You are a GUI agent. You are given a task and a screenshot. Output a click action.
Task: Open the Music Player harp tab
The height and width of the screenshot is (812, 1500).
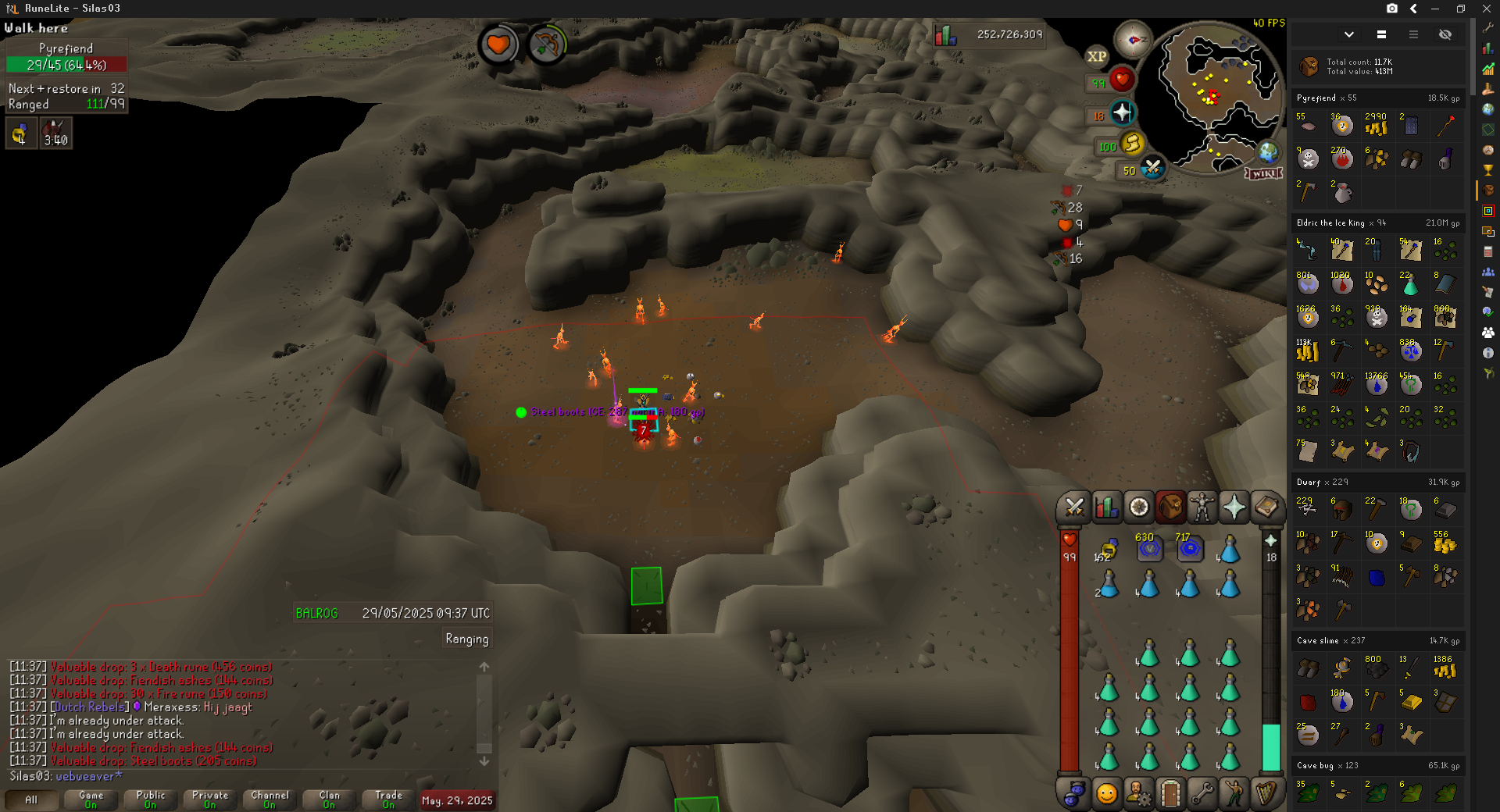pos(1266,794)
